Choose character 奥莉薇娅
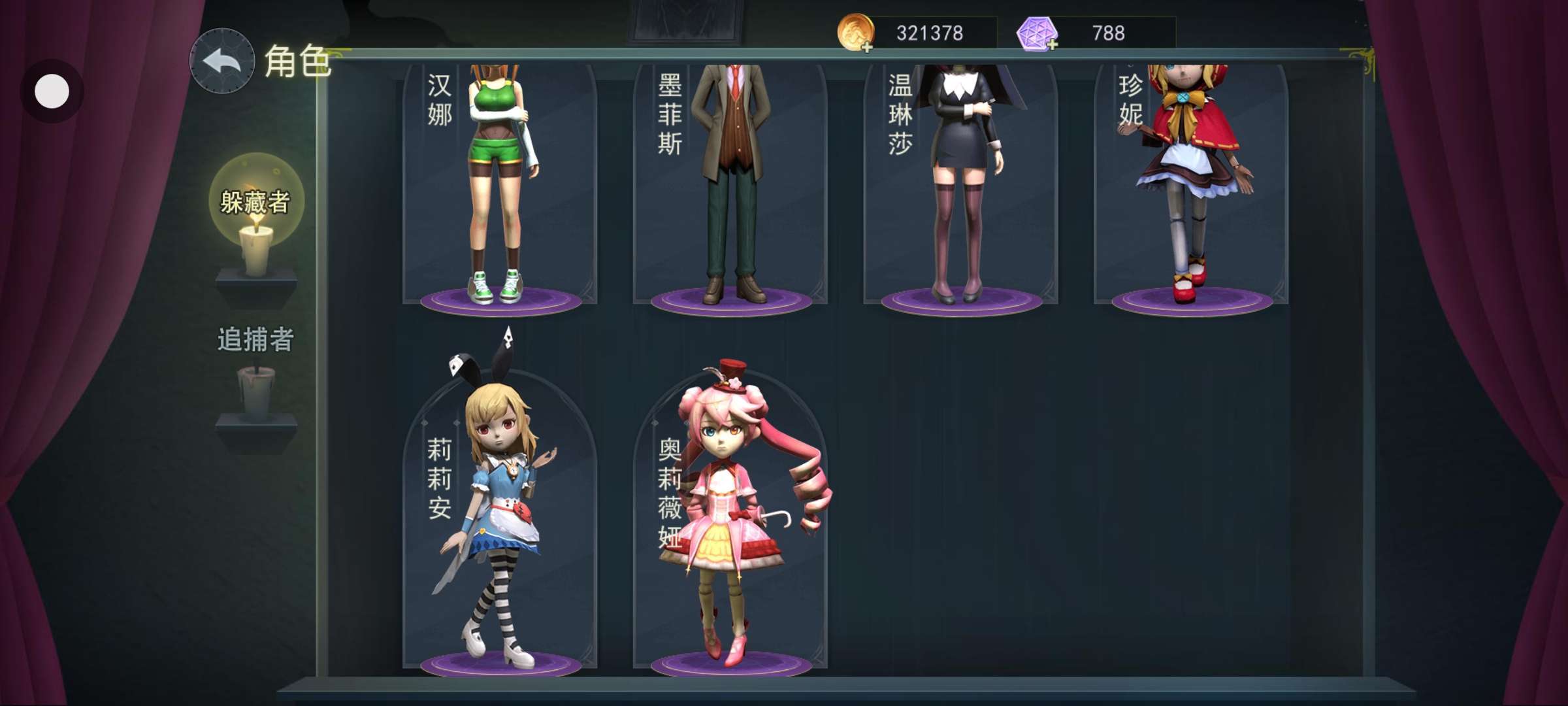The image size is (1568, 706). click(x=730, y=516)
